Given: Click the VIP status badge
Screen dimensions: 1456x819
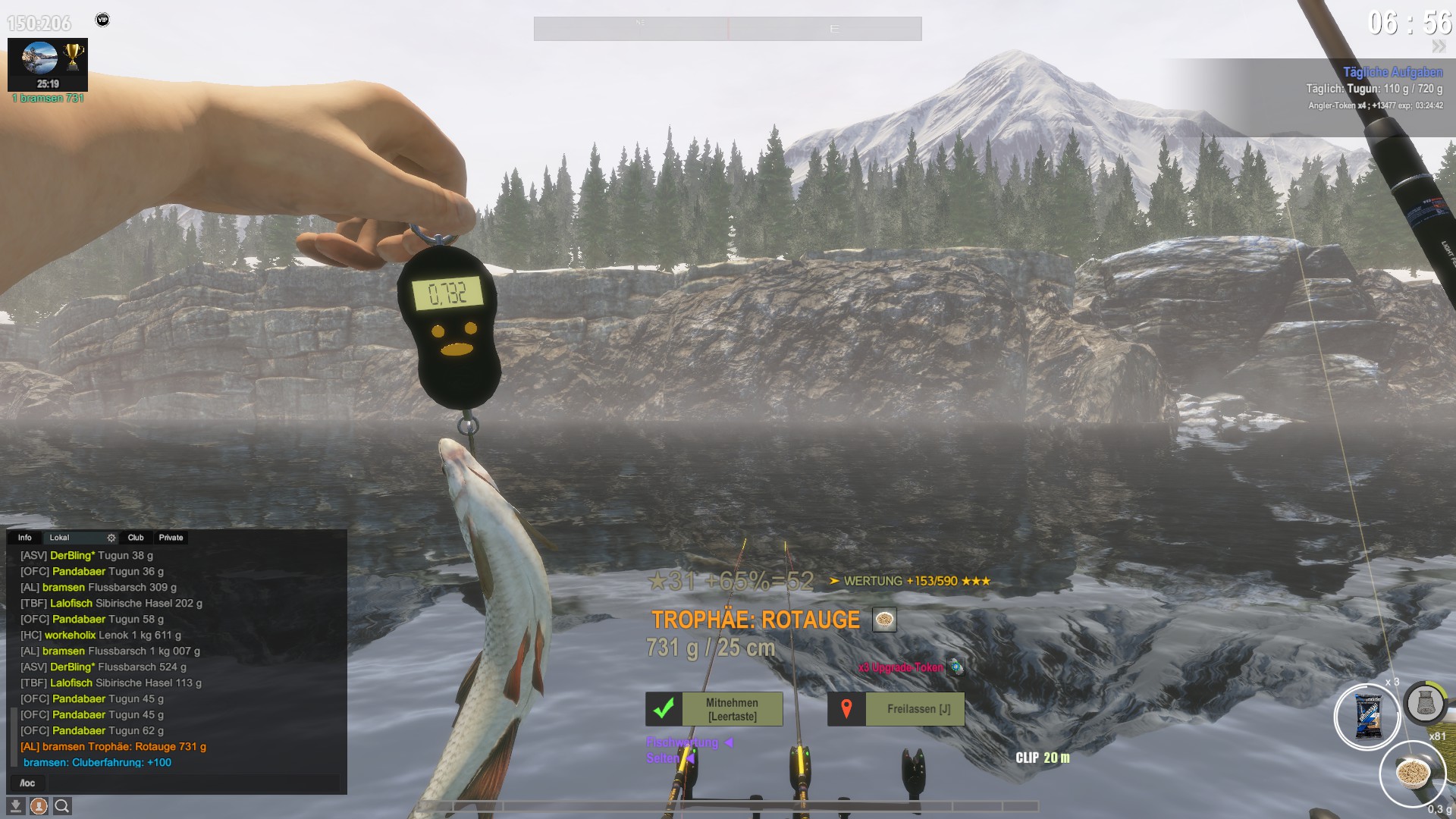Looking at the screenshot, I should [102, 20].
